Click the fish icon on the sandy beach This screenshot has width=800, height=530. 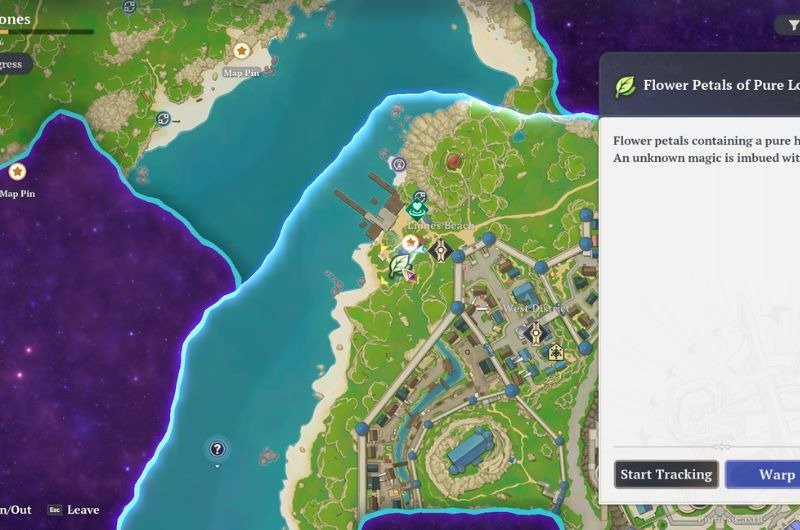click(x=163, y=119)
